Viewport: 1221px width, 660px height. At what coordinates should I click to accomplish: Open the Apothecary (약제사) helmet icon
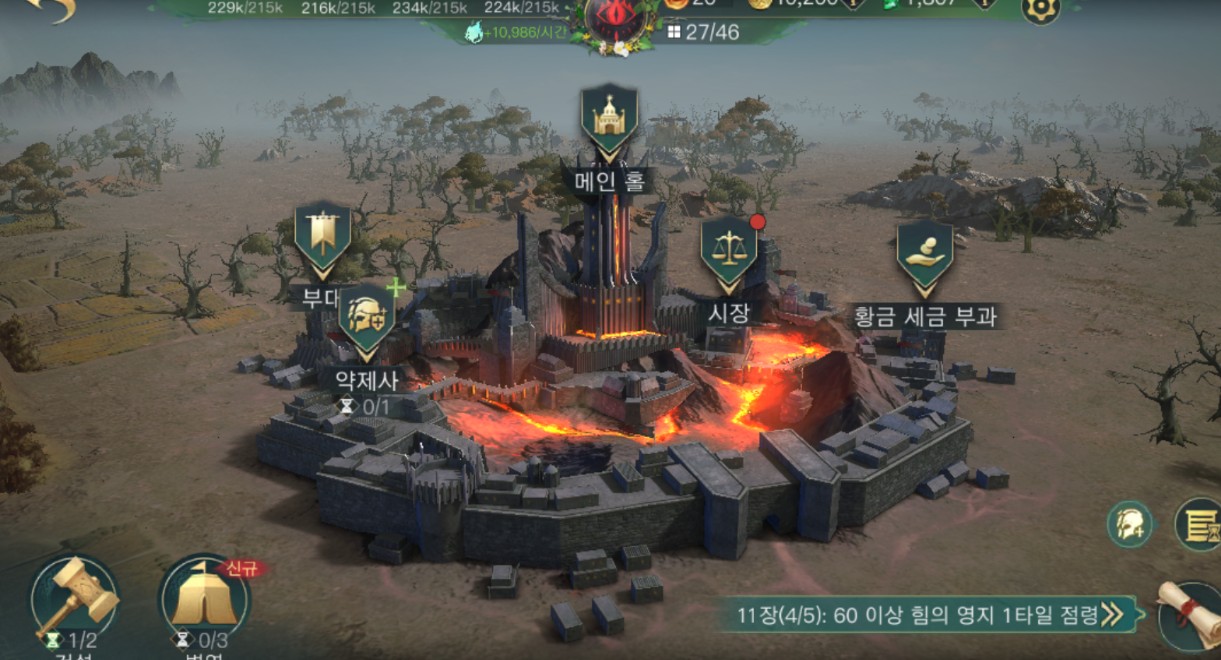(365, 319)
